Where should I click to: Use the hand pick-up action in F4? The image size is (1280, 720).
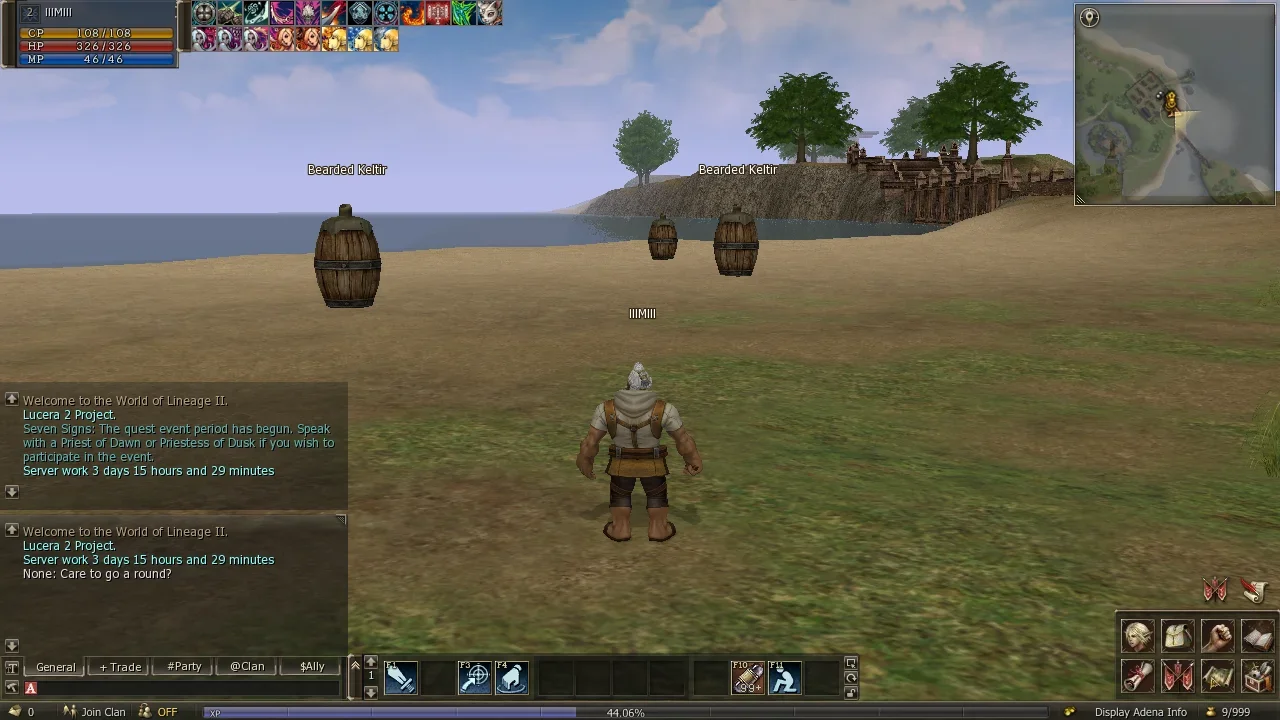pos(511,678)
